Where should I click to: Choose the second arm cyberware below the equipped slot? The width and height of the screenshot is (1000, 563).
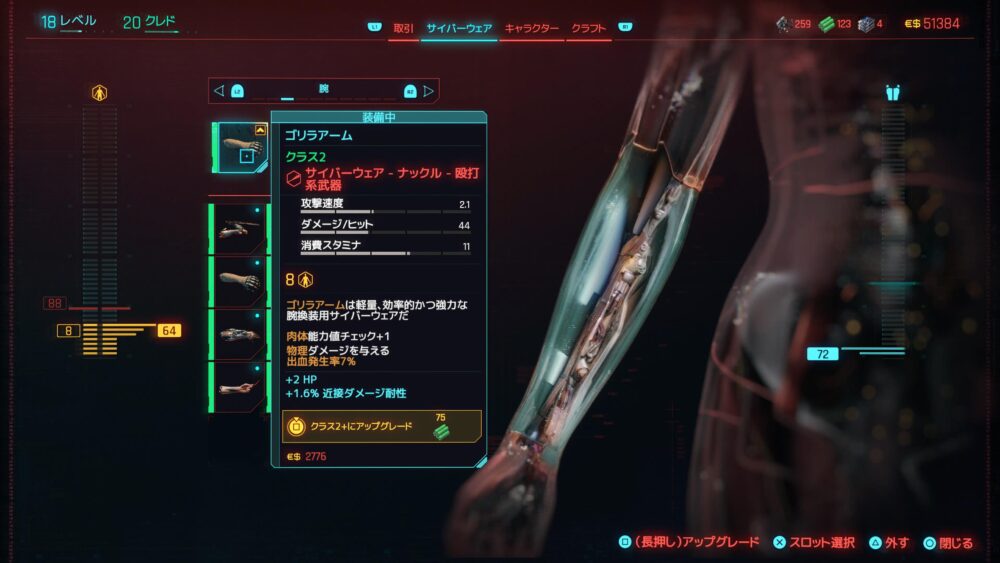[240, 282]
